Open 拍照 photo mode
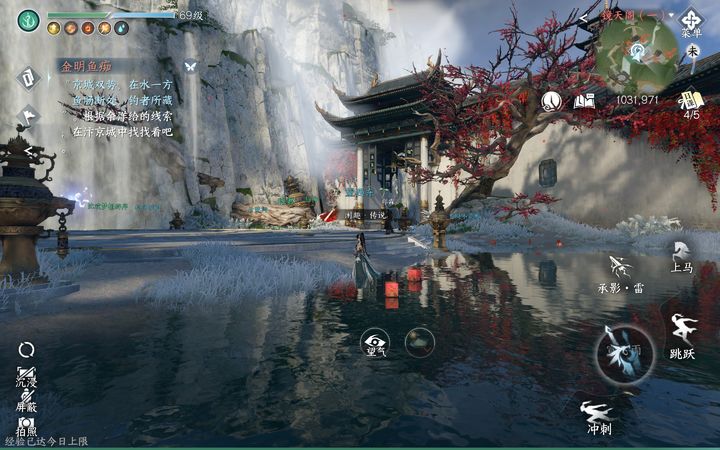This screenshot has height=450, width=720. coord(27,427)
